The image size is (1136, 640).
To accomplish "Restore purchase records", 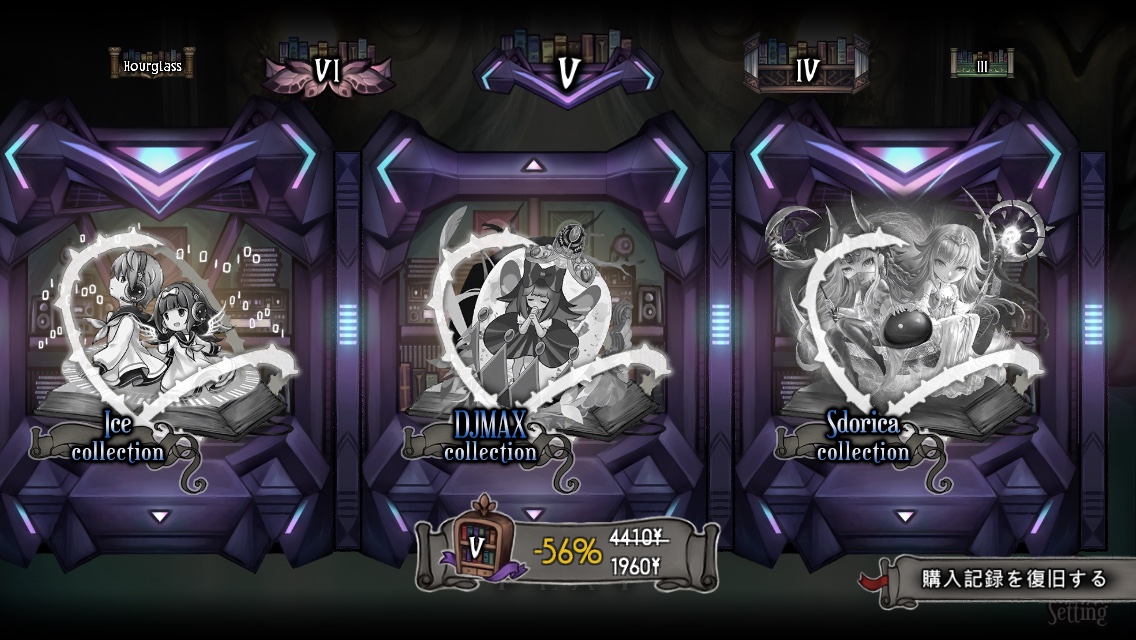I will click(1000, 580).
